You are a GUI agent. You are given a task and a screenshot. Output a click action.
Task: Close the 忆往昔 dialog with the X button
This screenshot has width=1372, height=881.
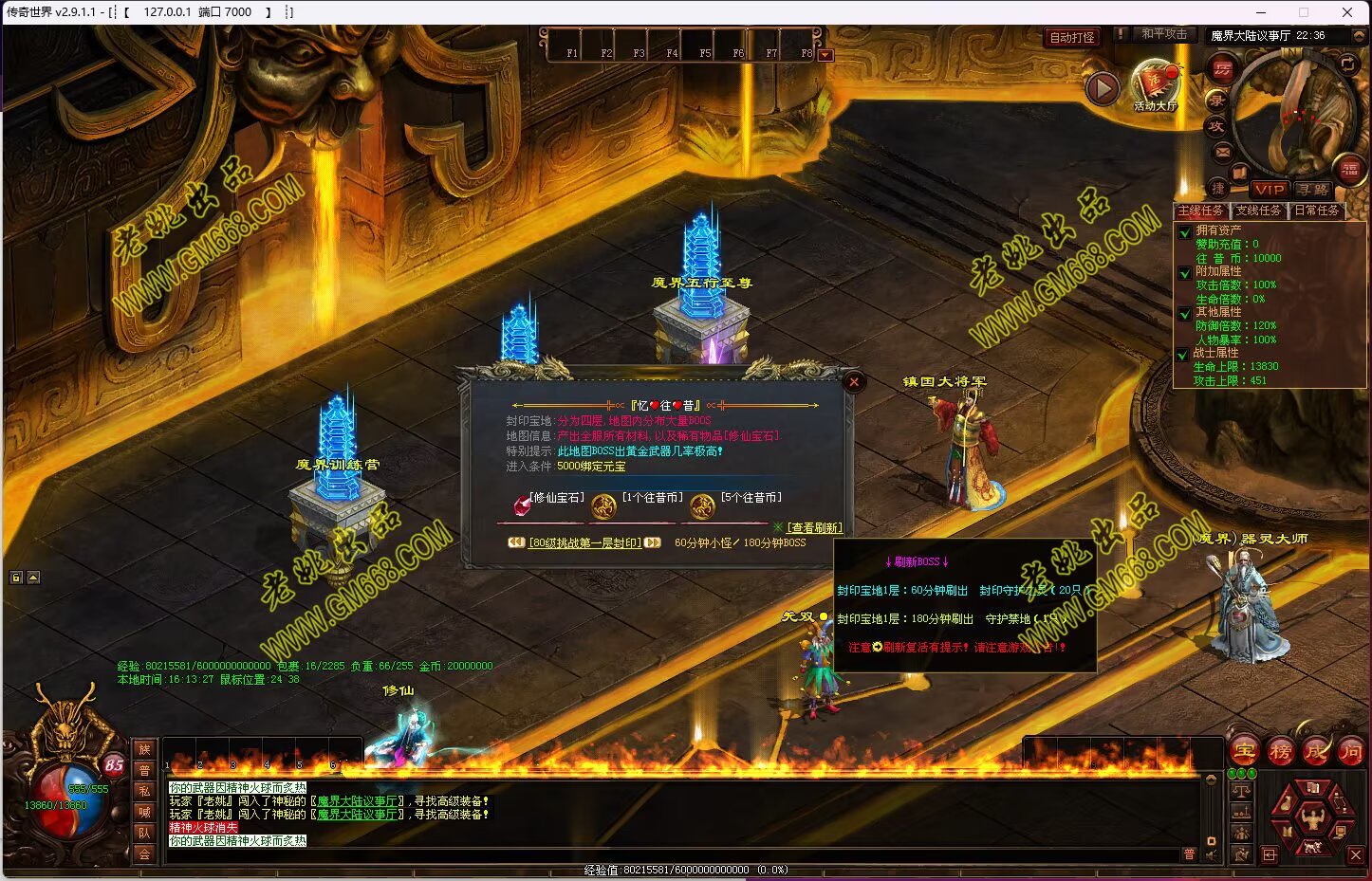click(x=854, y=382)
